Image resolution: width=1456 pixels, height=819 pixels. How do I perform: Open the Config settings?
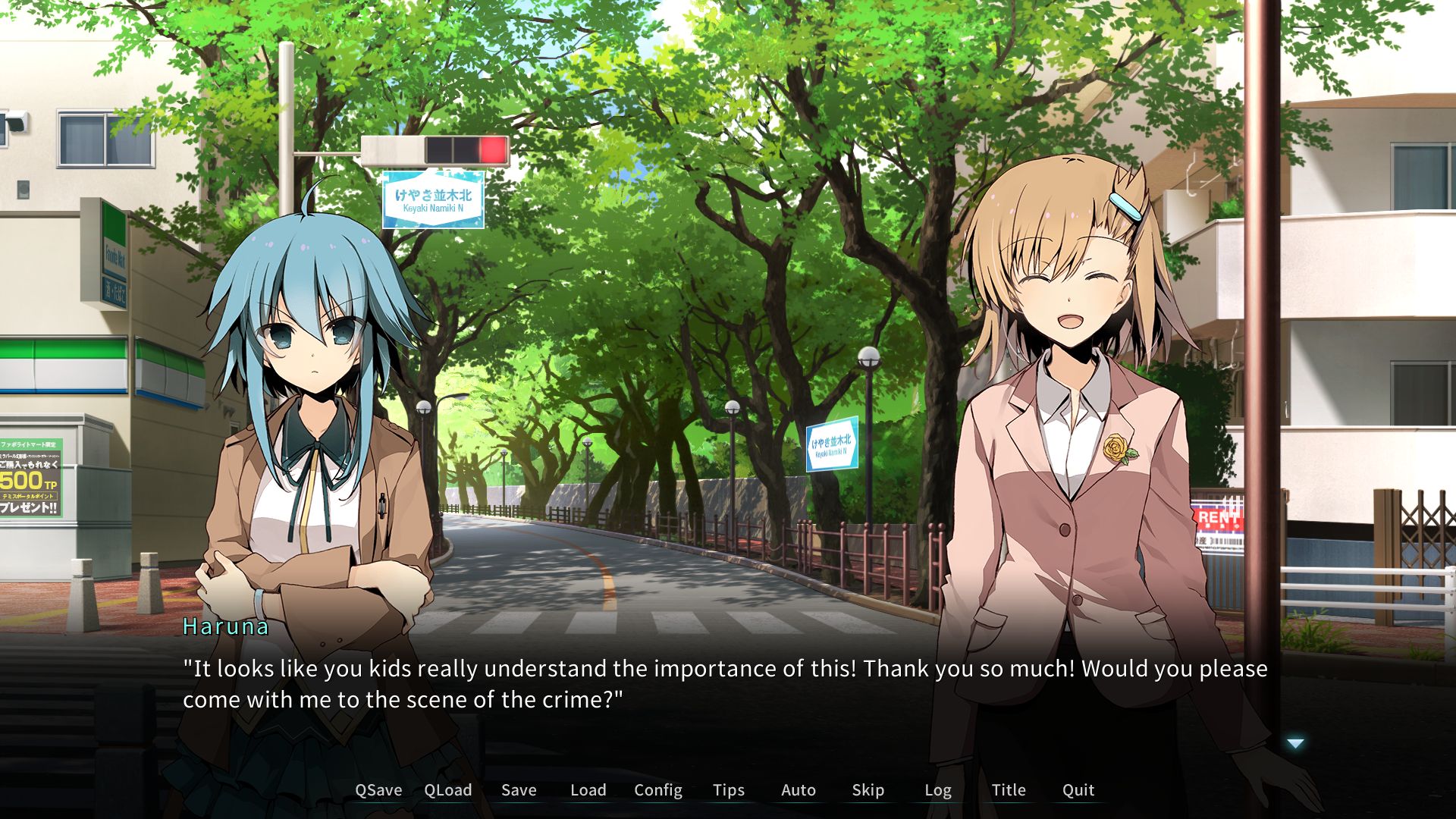(x=657, y=790)
